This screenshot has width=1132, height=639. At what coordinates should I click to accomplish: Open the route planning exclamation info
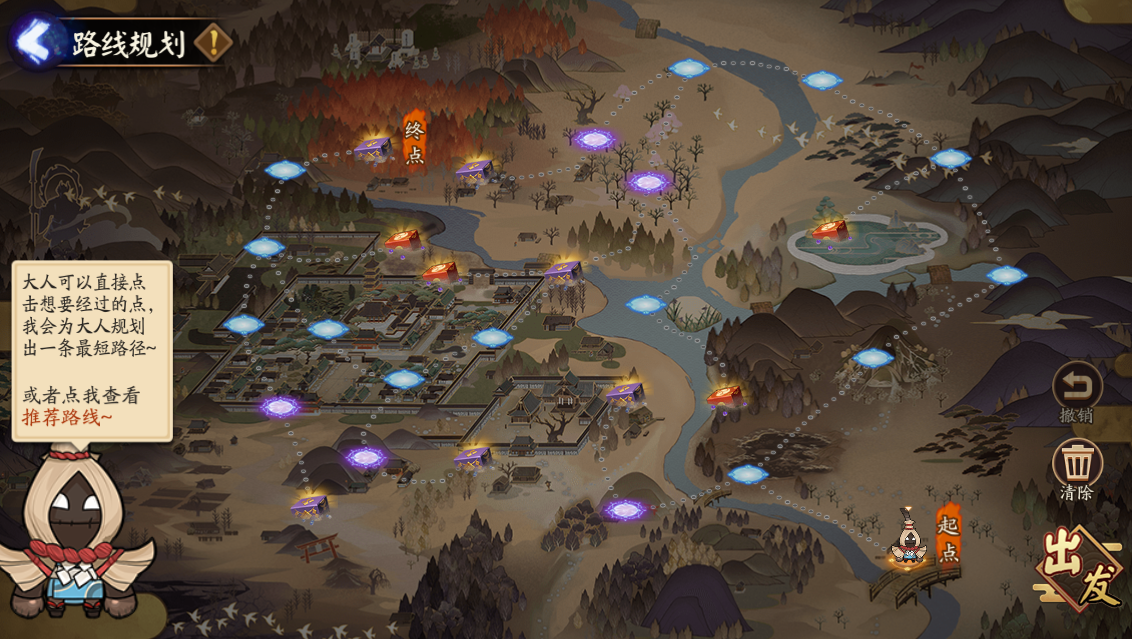click(213, 42)
